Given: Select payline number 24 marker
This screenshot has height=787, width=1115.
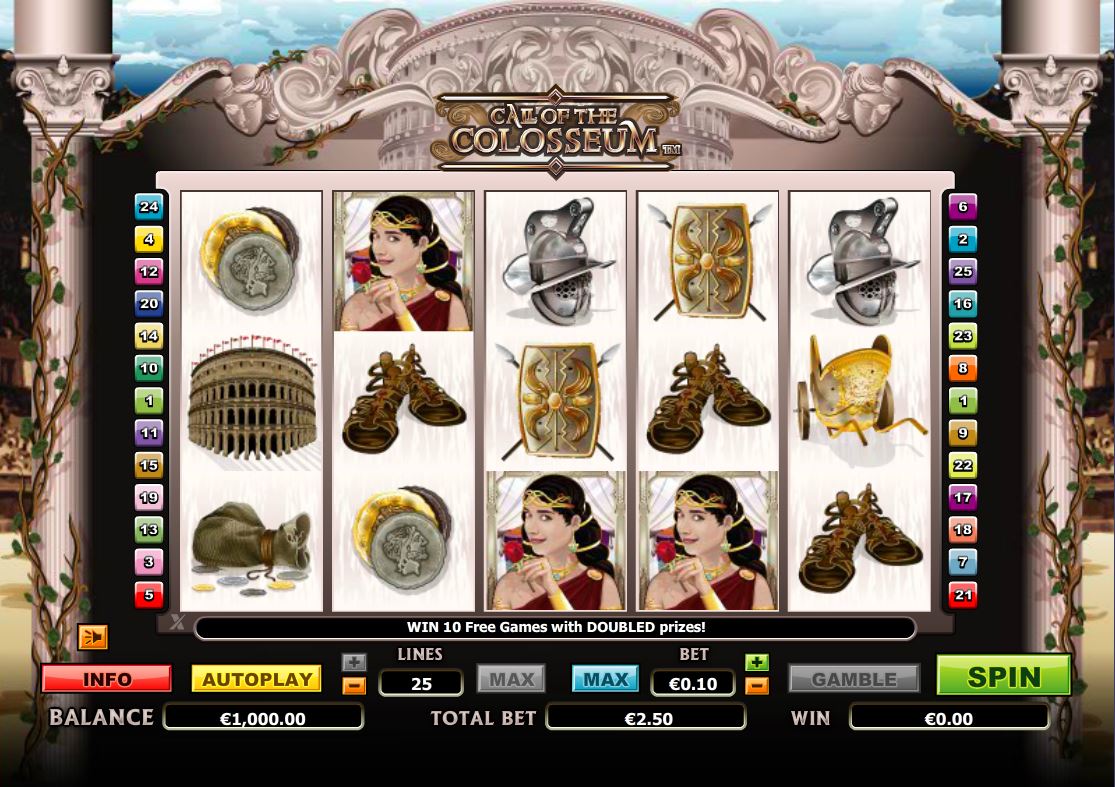Looking at the screenshot, I should click(x=148, y=207).
